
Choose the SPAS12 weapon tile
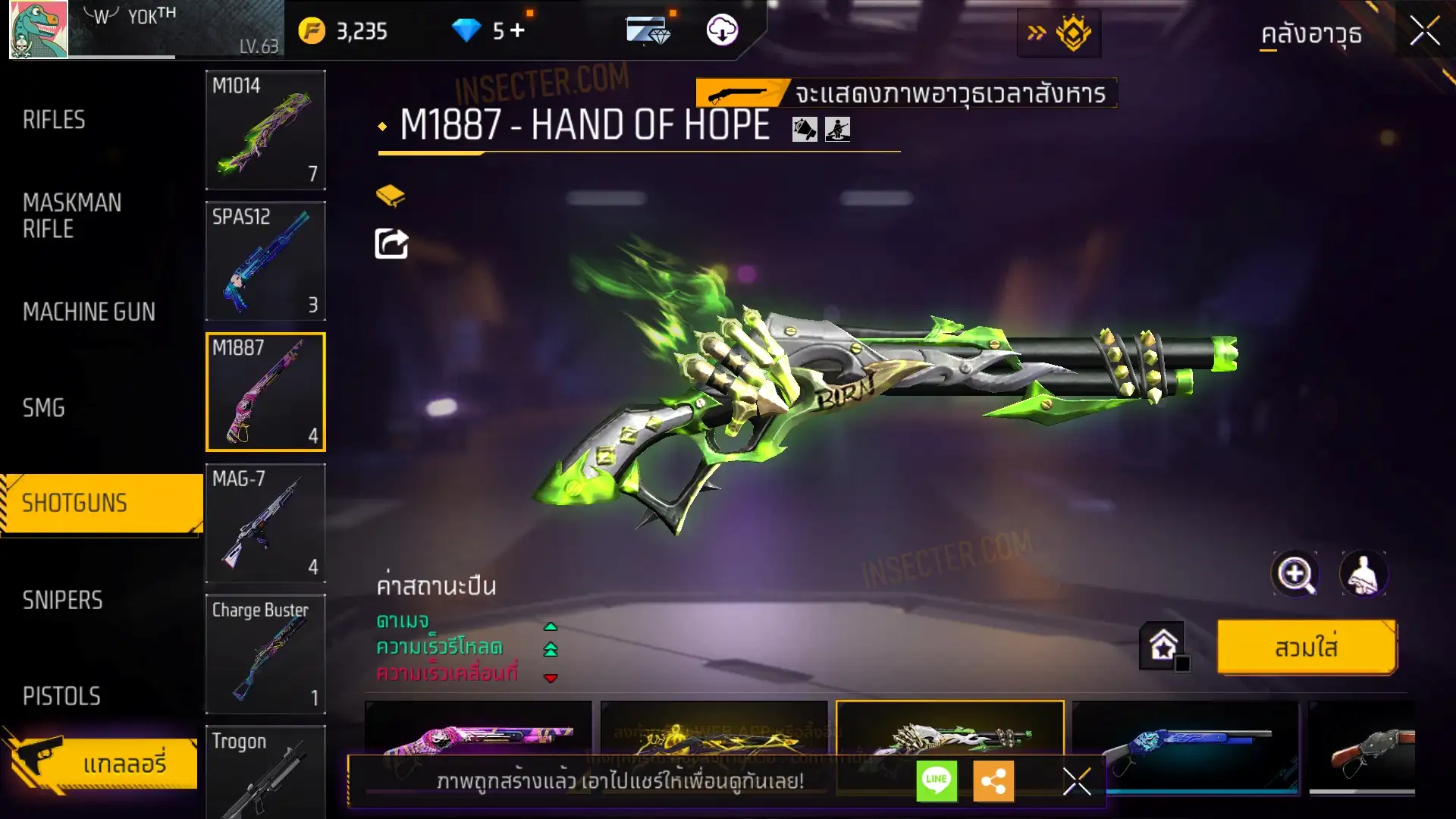click(265, 261)
